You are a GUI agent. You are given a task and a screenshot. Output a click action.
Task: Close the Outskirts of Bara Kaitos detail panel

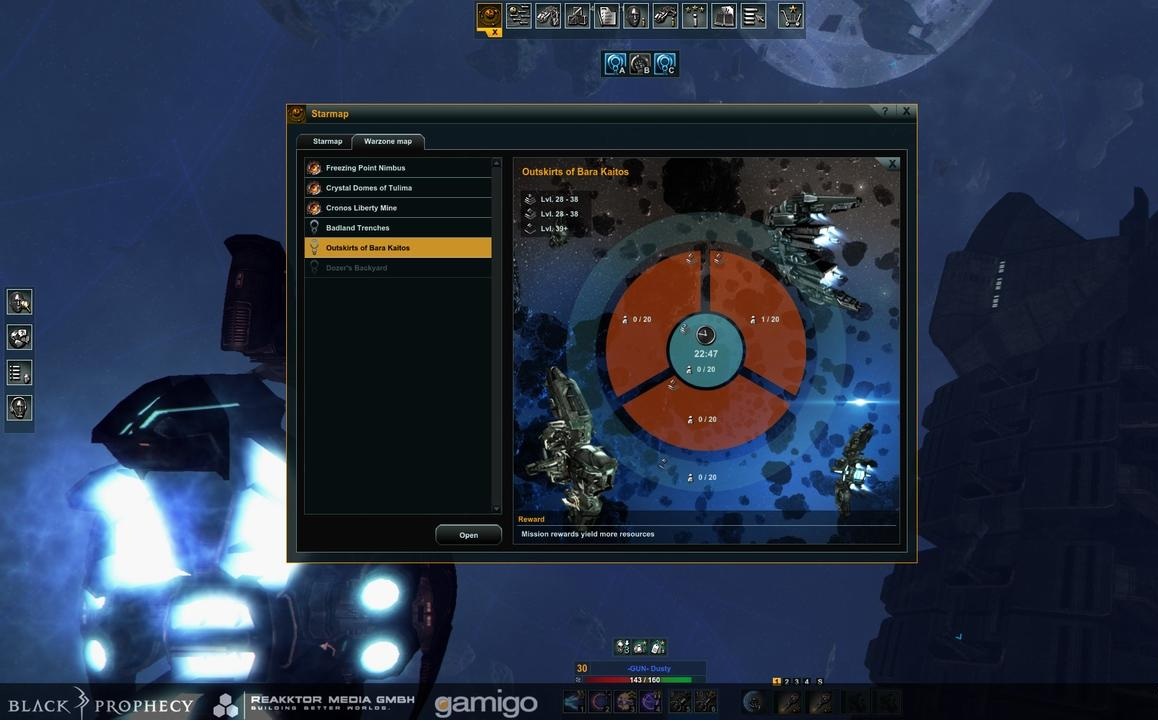pos(892,164)
